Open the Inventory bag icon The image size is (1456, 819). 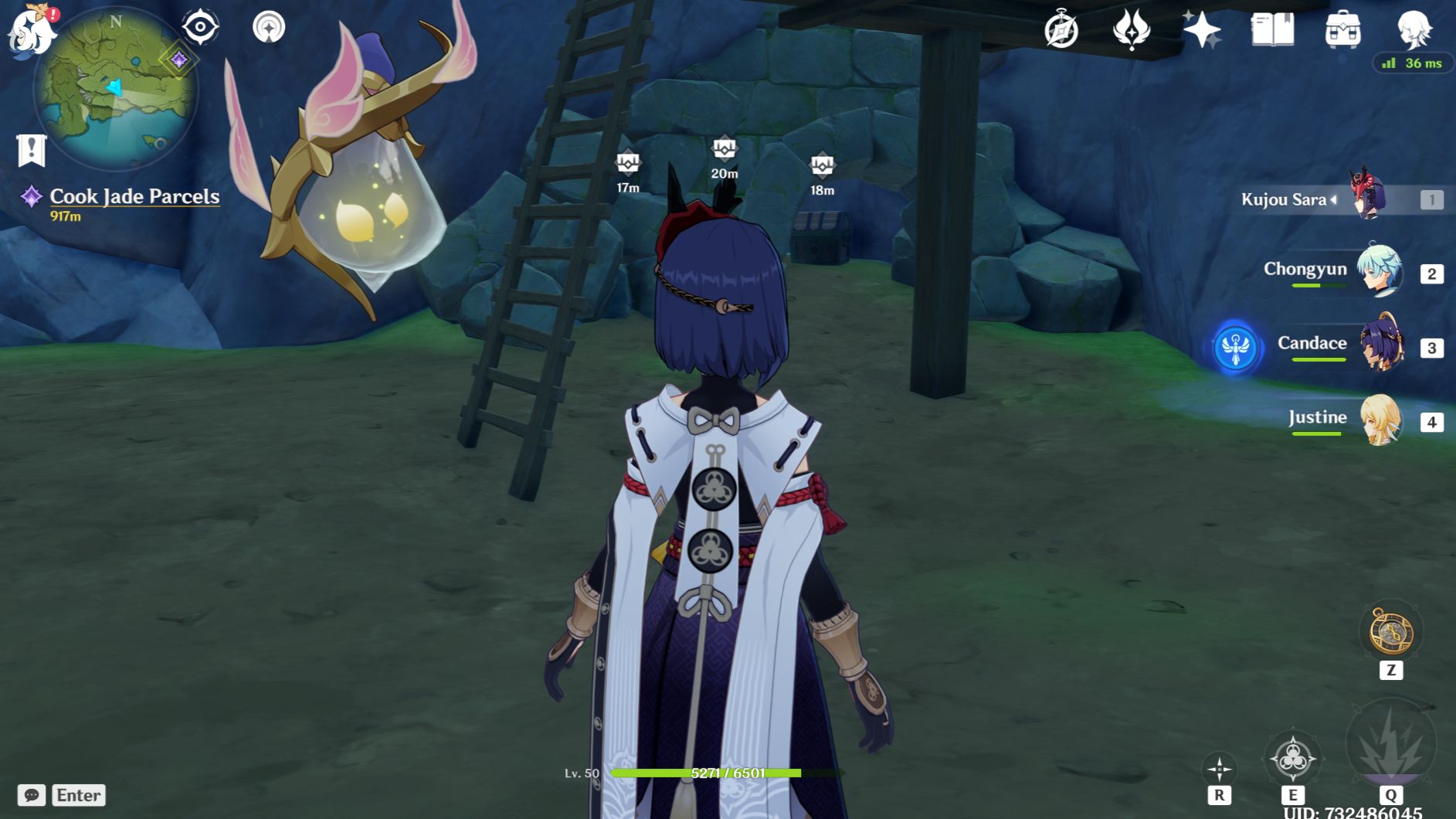[x=1344, y=29]
